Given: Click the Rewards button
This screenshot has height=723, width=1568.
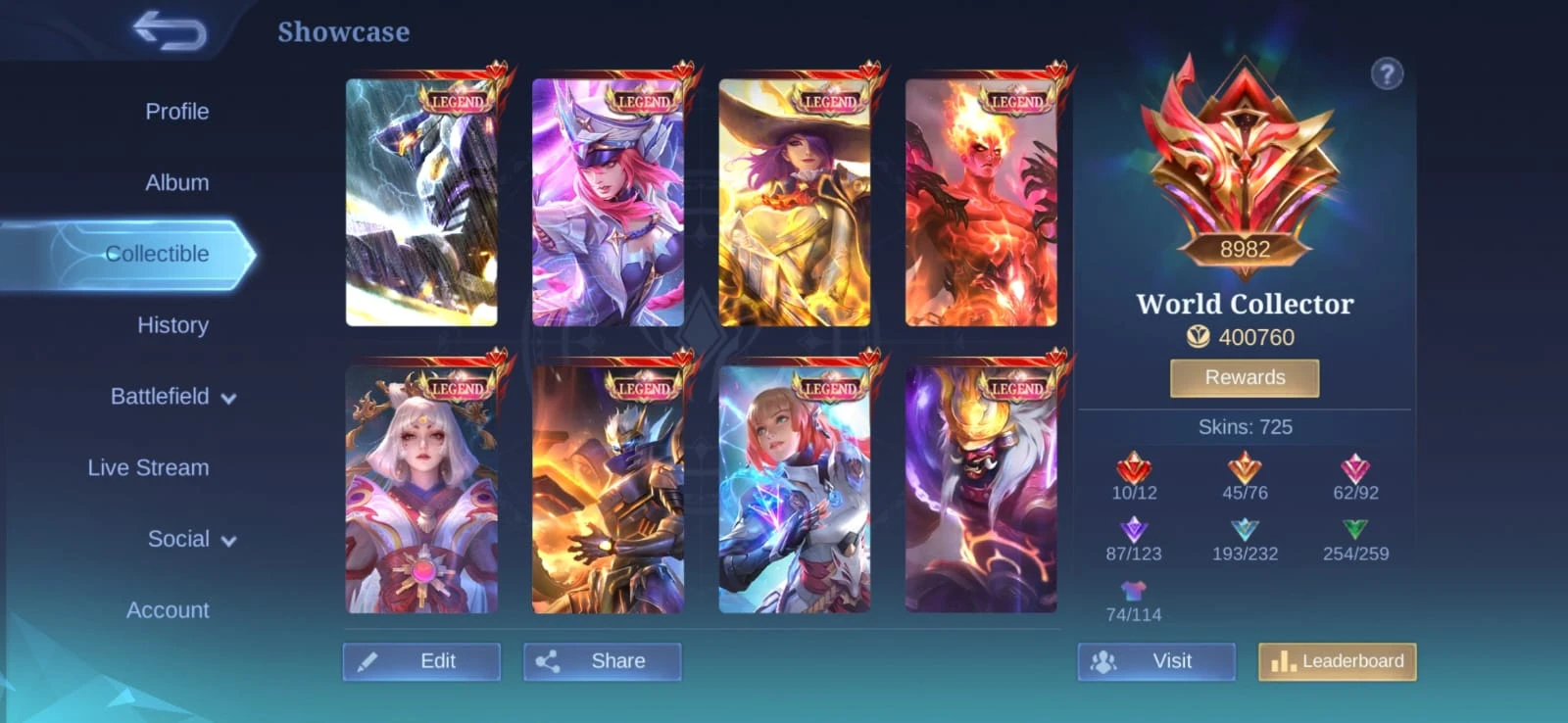Looking at the screenshot, I should click(x=1245, y=377).
